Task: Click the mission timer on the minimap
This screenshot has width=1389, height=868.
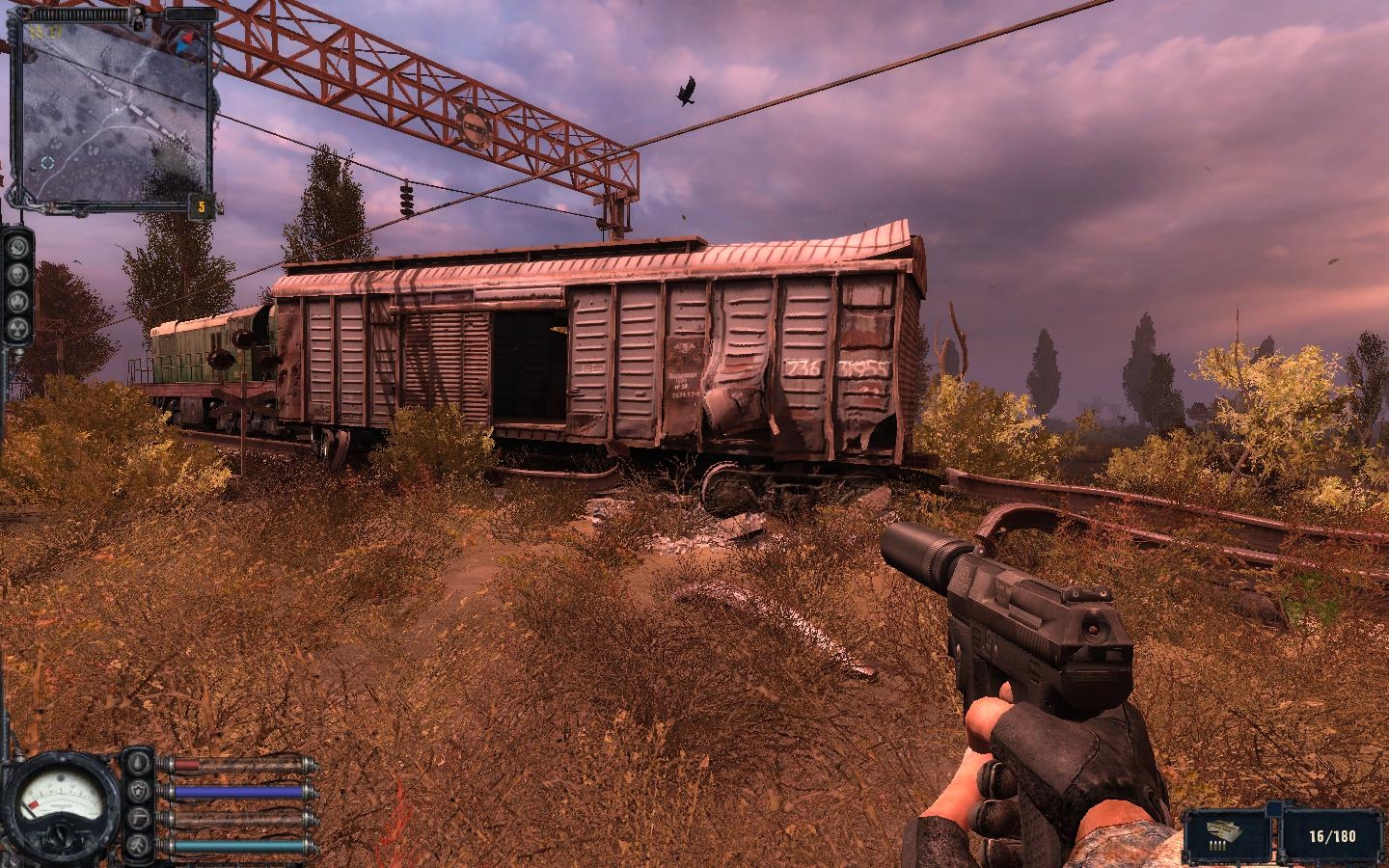Action: point(43,32)
